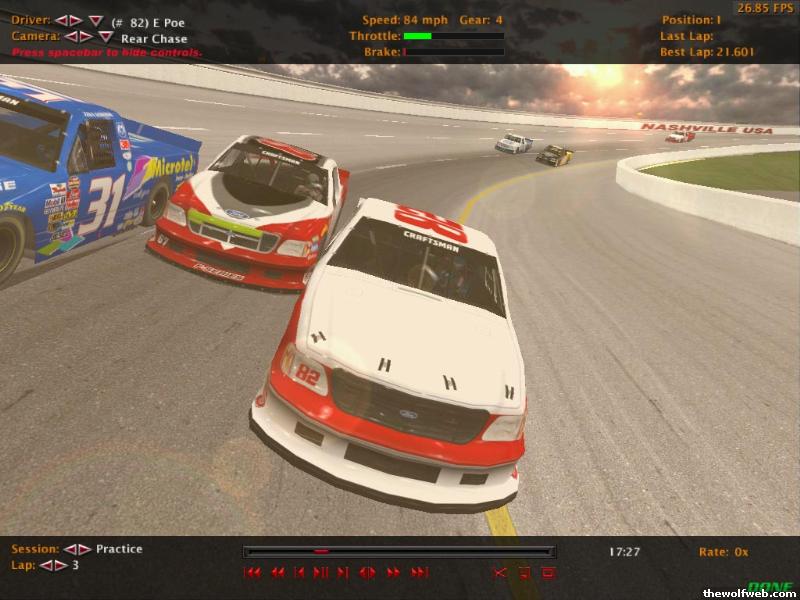Screen dimensions: 800x600
Task: Switch to the previous camera view
Action: point(71,37)
